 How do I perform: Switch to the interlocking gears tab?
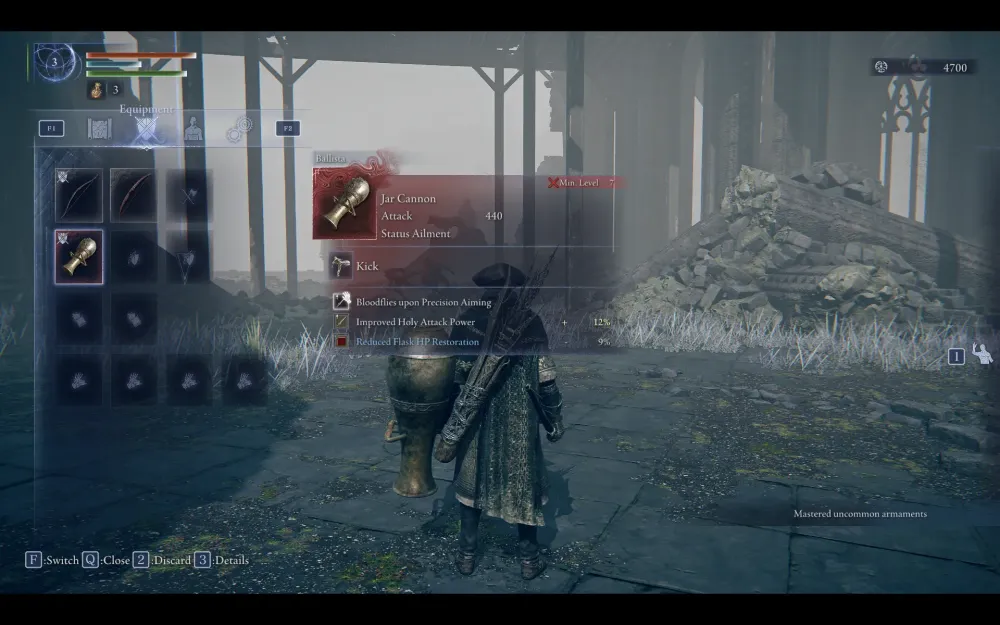click(239, 129)
